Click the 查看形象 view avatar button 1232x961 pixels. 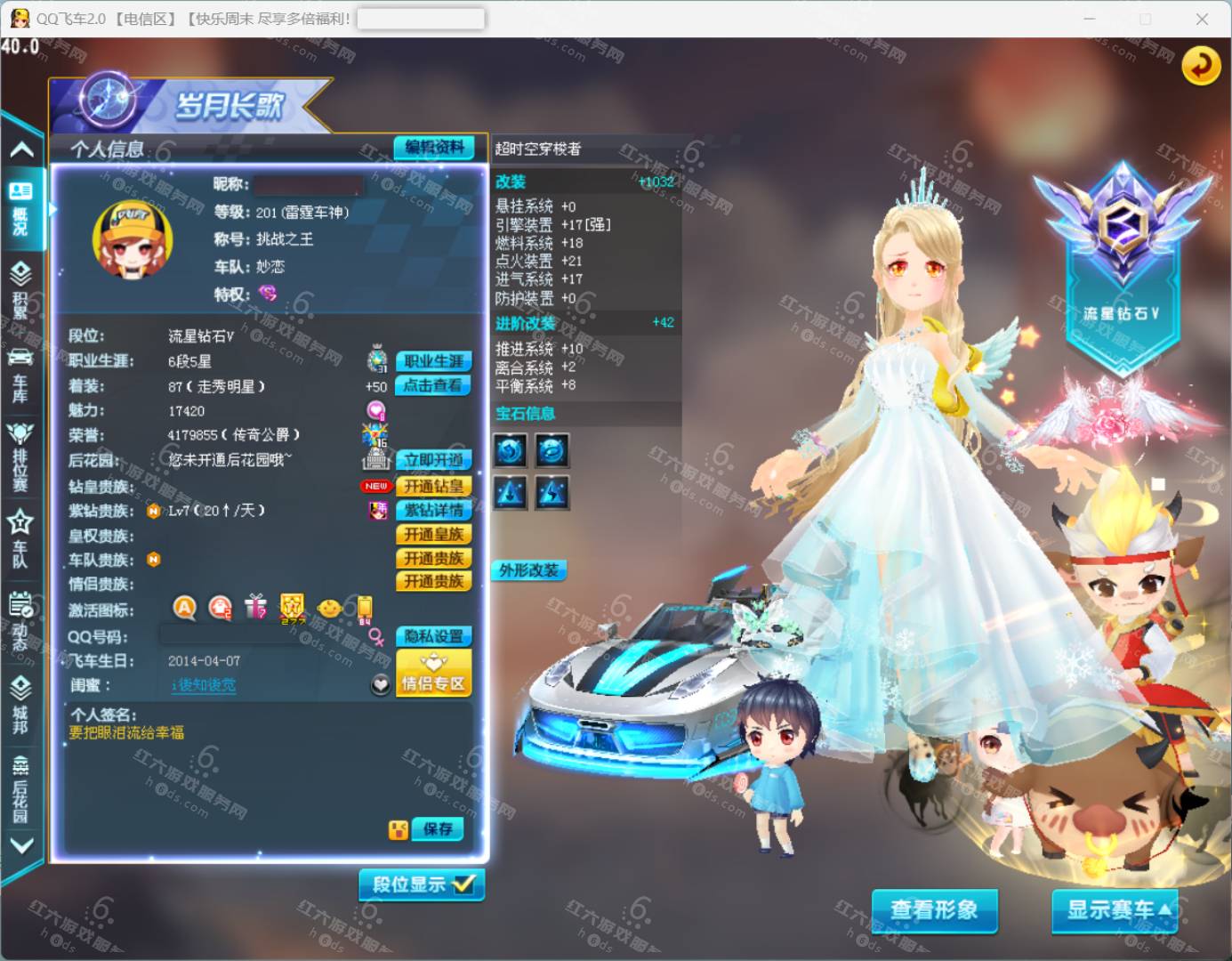point(934,910)
